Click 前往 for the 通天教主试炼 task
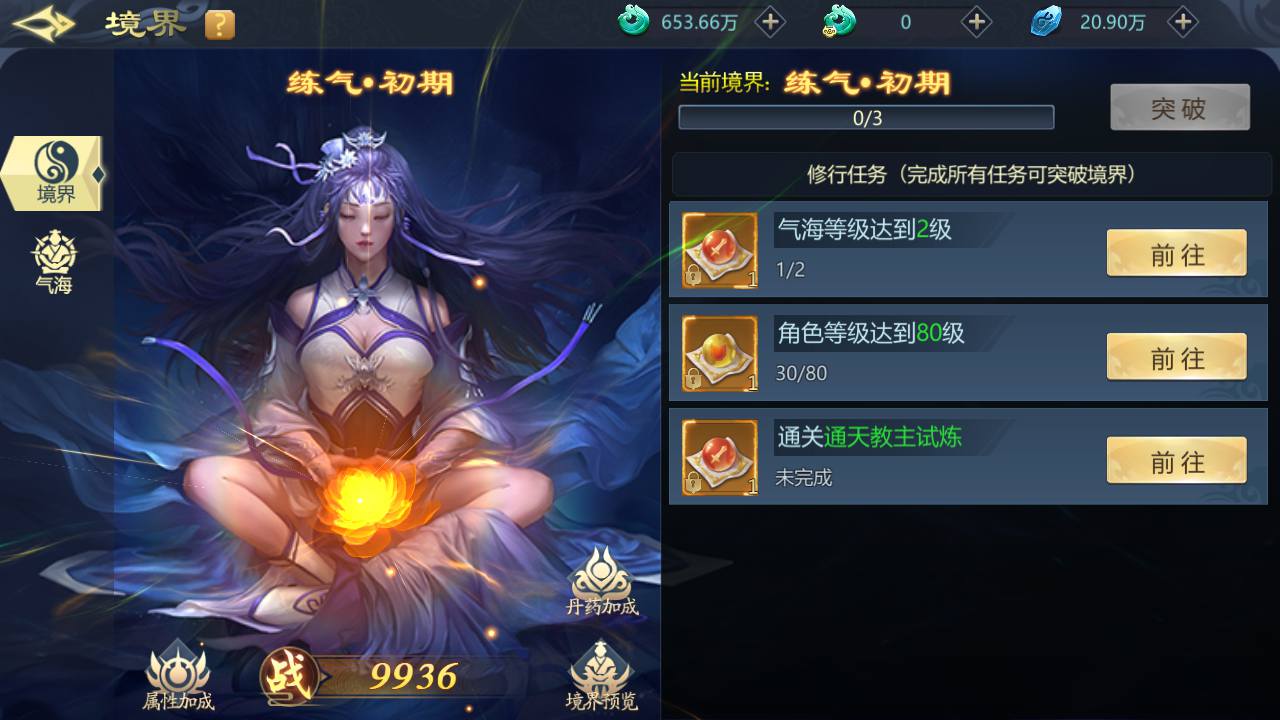Image resolution: width=1280 pixels, height=720 pixels. tap(1176, 459)
